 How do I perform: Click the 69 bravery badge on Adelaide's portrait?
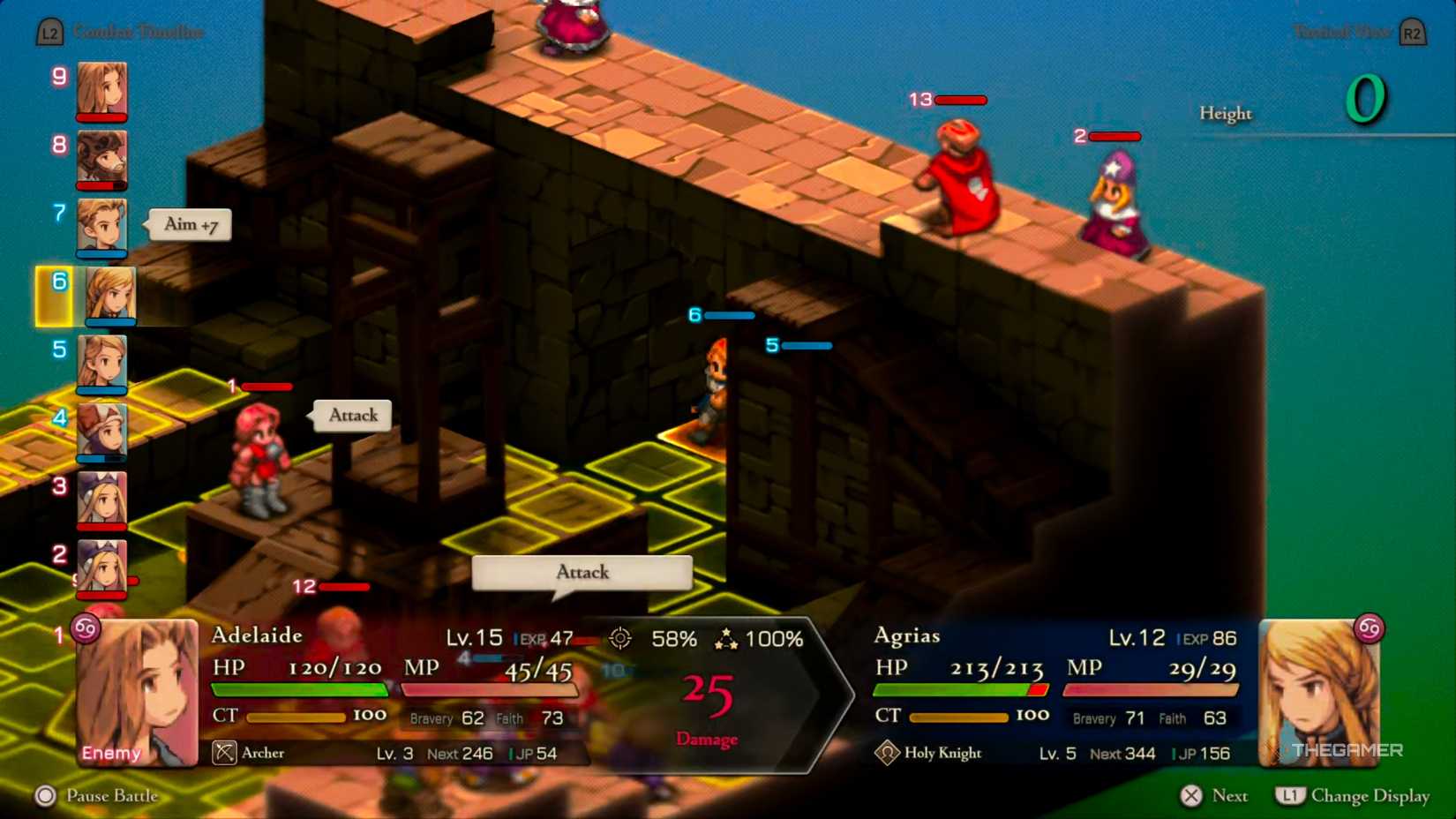(85, 628)
